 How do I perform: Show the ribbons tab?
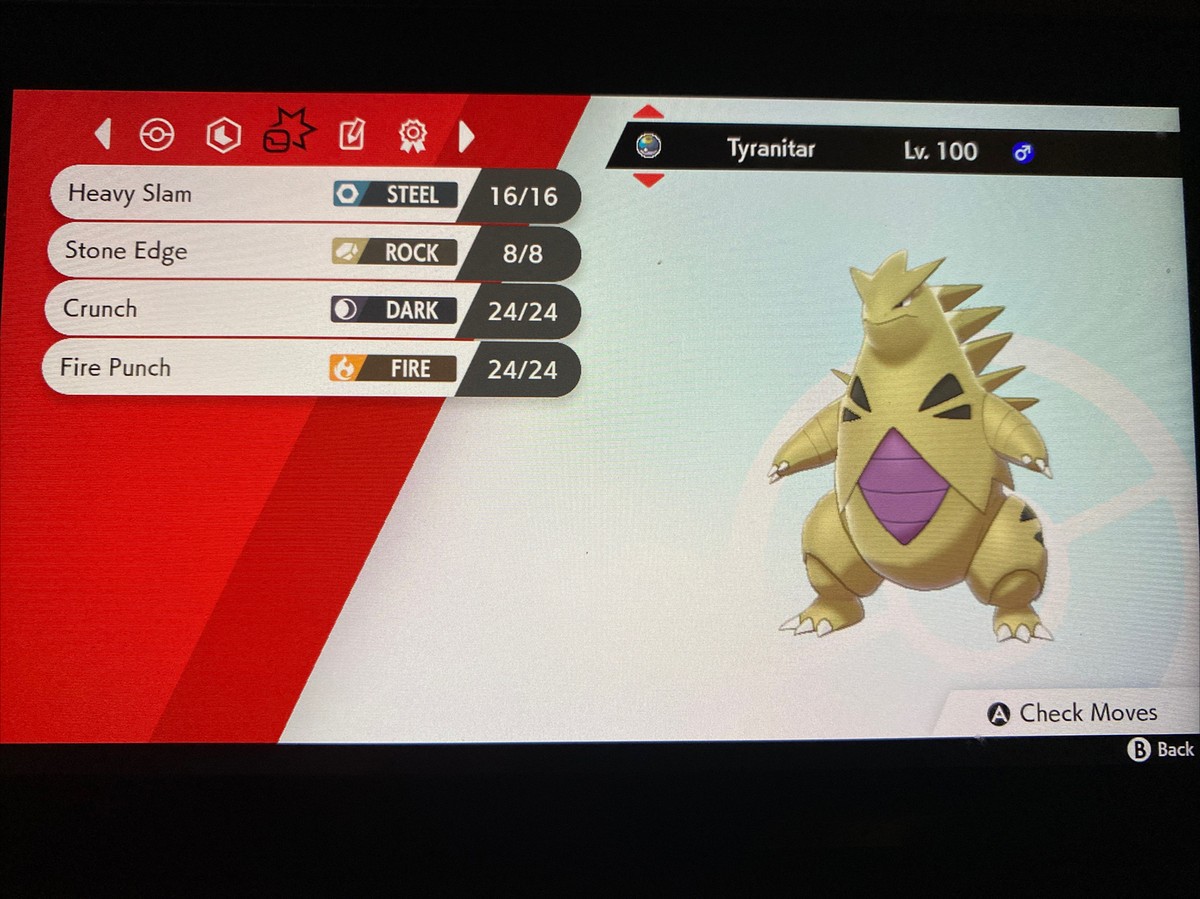coord(411,135)
